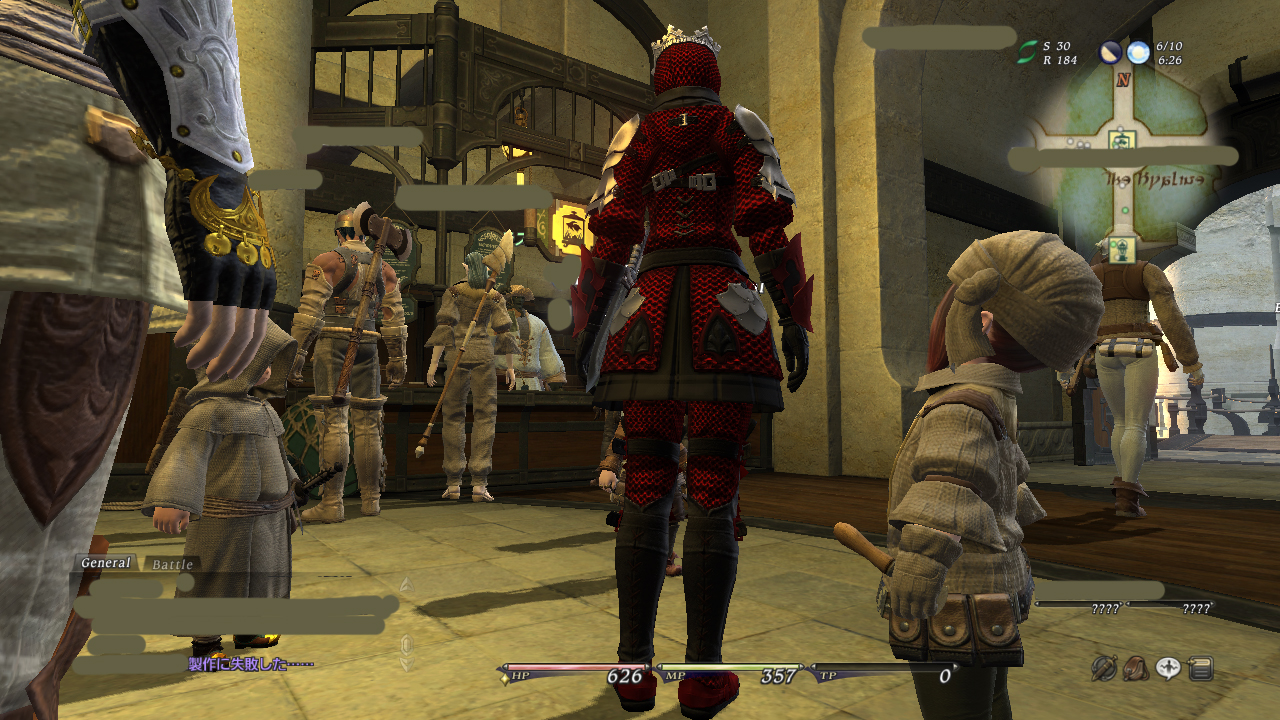Switch to the Battle chat tab
The height and width of the screenshot is (720, 1280).
[x=172, y=565]
